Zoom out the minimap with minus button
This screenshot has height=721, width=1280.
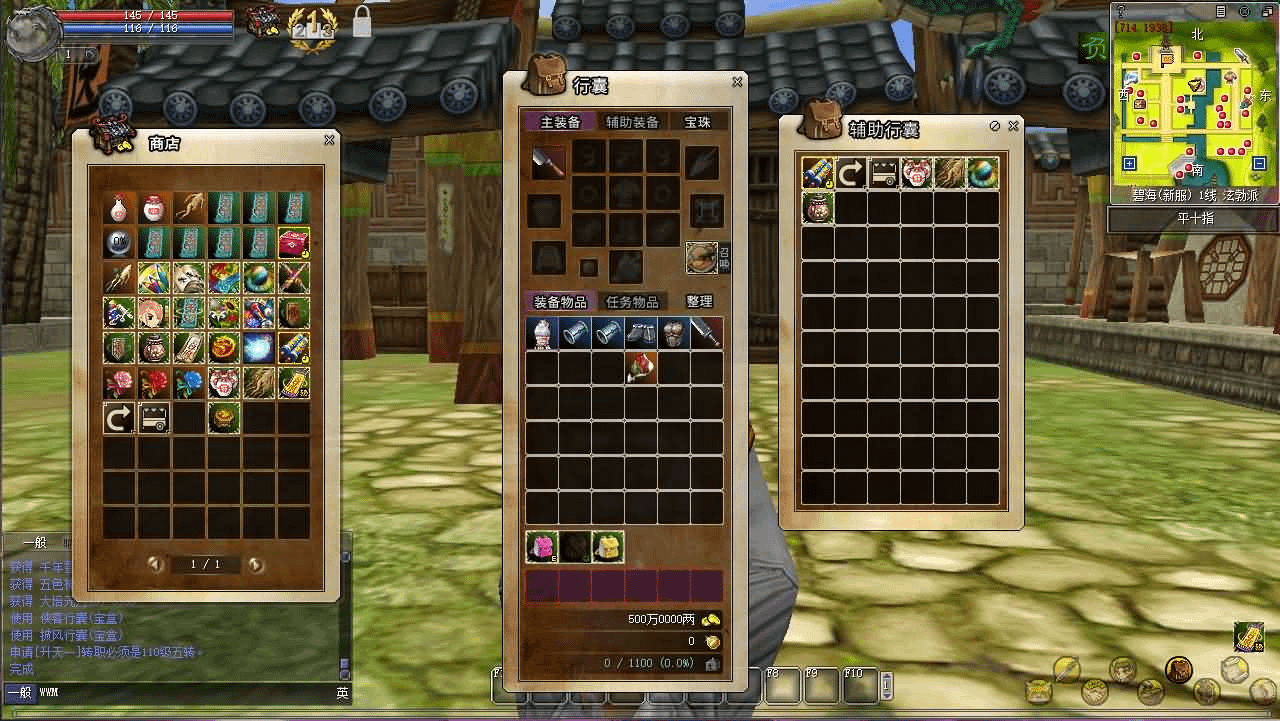coord(1259,164)
